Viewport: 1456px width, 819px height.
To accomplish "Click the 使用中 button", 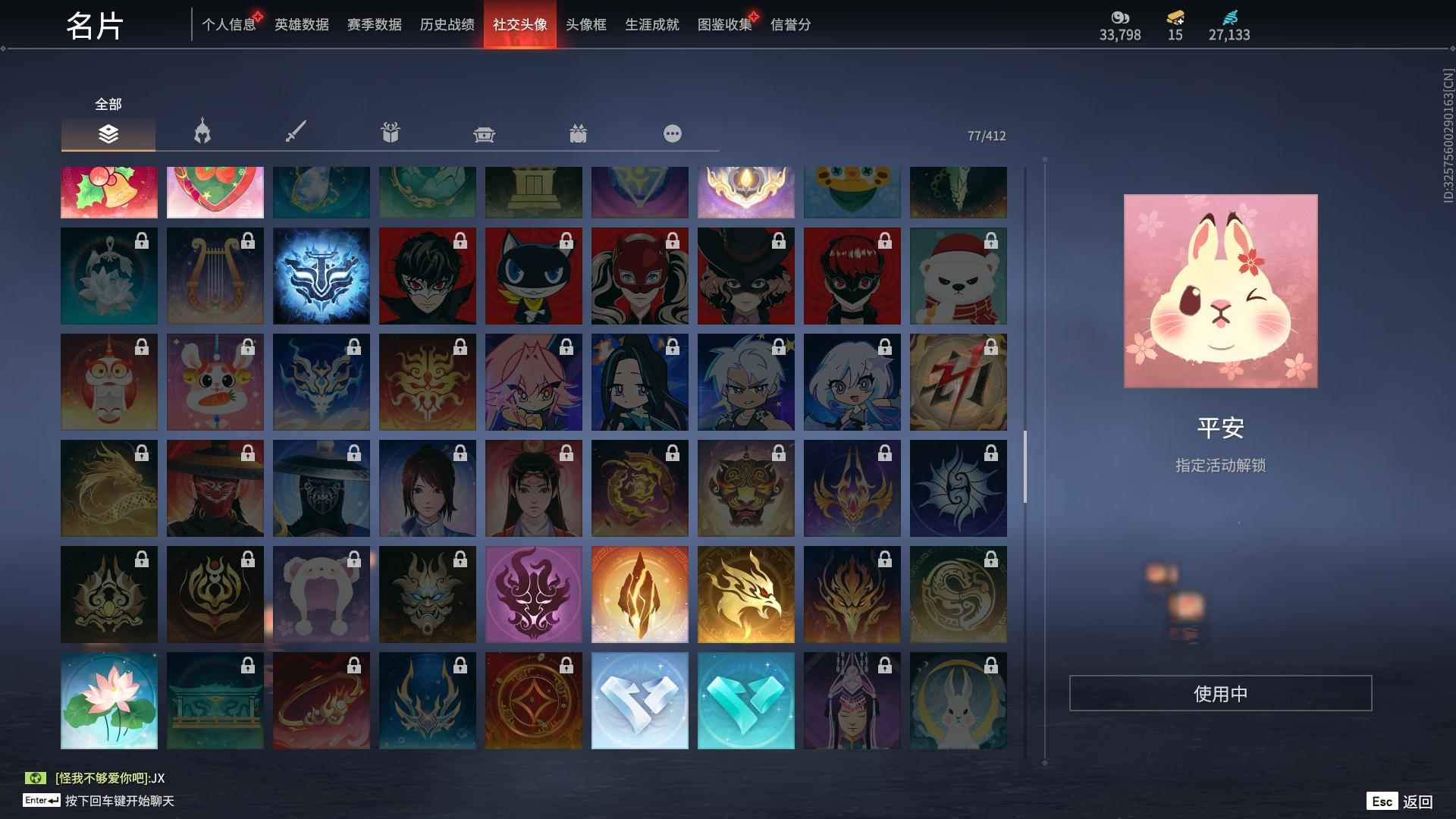I will click(x=1220, y=692).
